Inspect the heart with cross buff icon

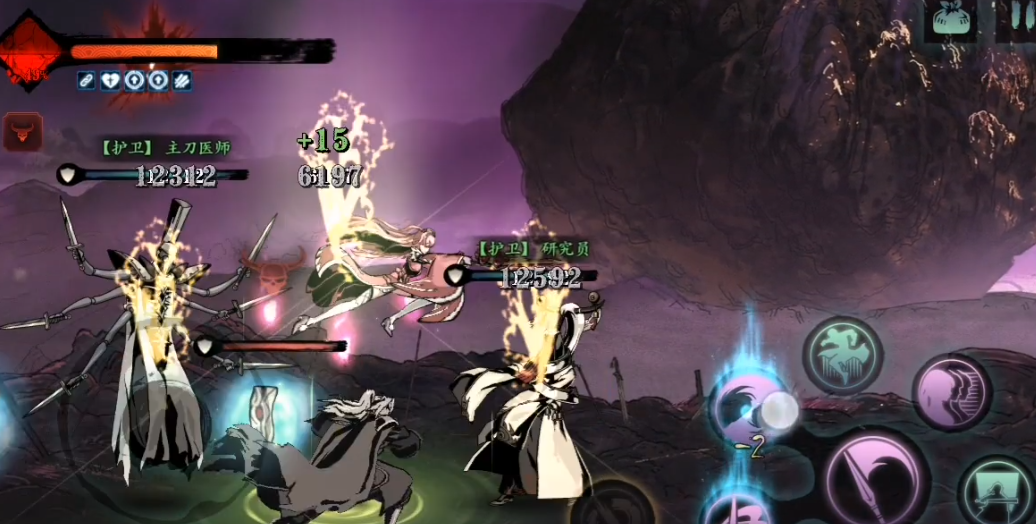pos(111,81)
